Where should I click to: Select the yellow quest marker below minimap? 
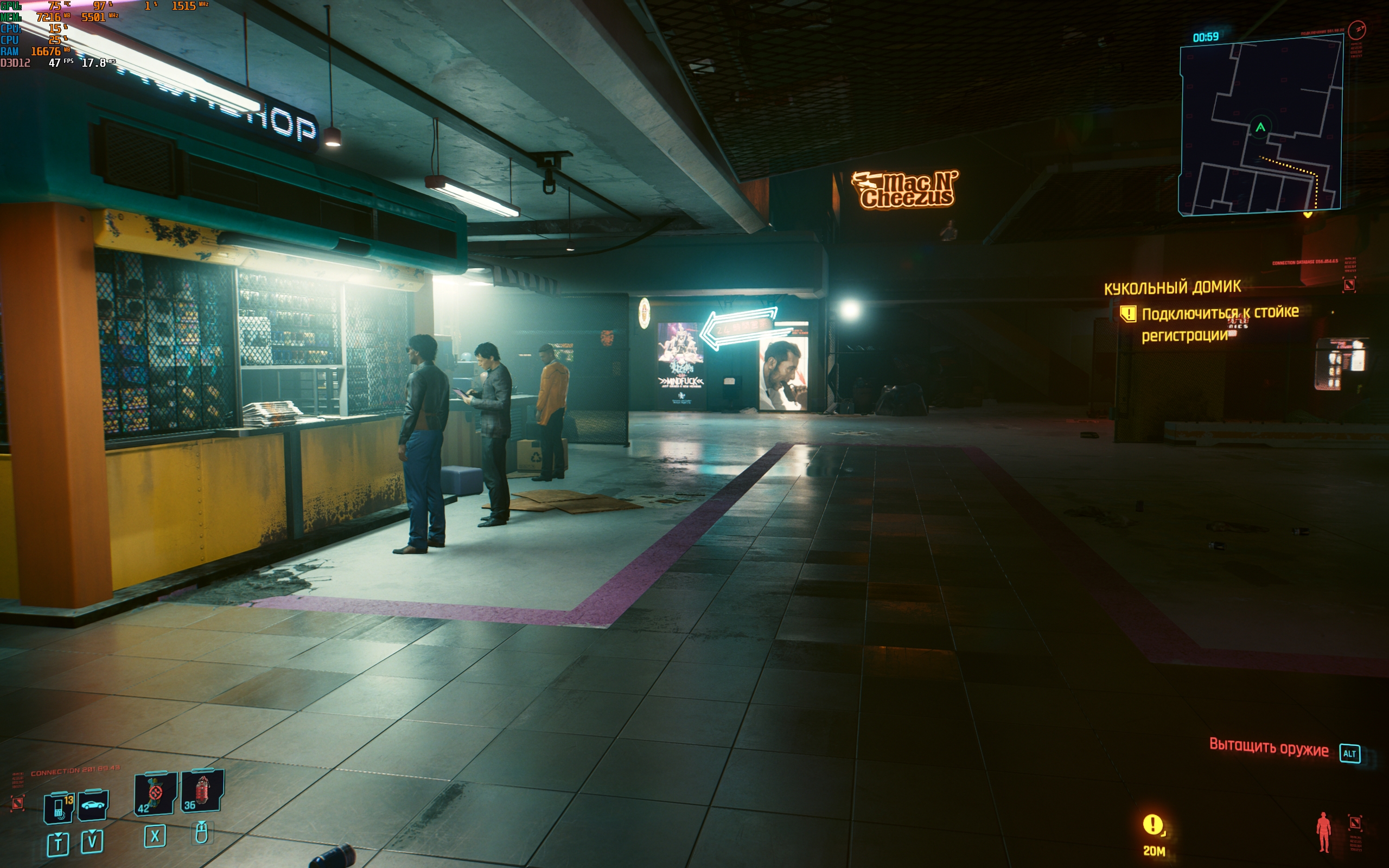coord(1308,215)
